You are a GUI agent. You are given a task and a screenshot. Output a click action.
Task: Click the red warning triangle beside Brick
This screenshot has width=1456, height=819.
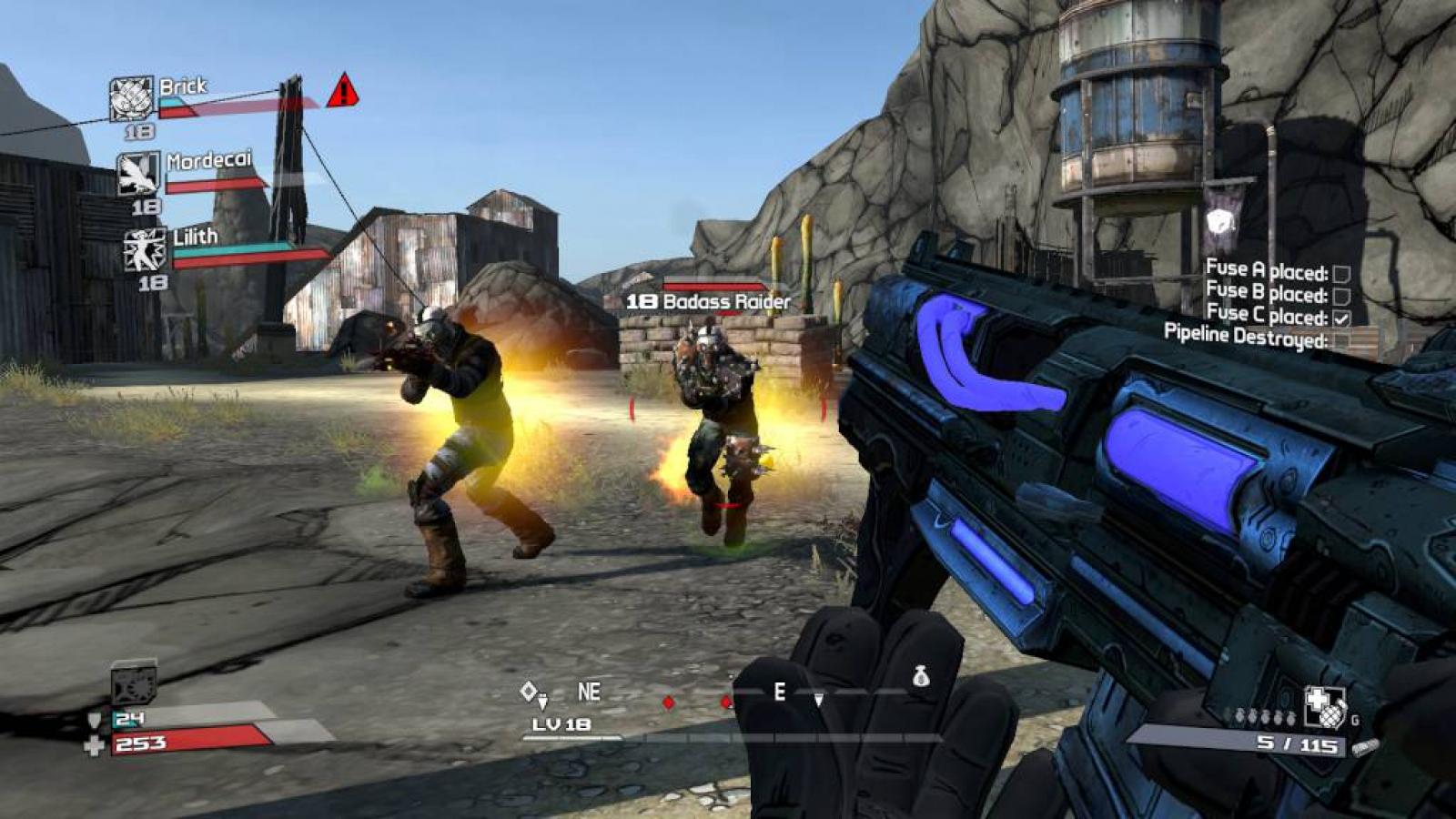point(343,91)
